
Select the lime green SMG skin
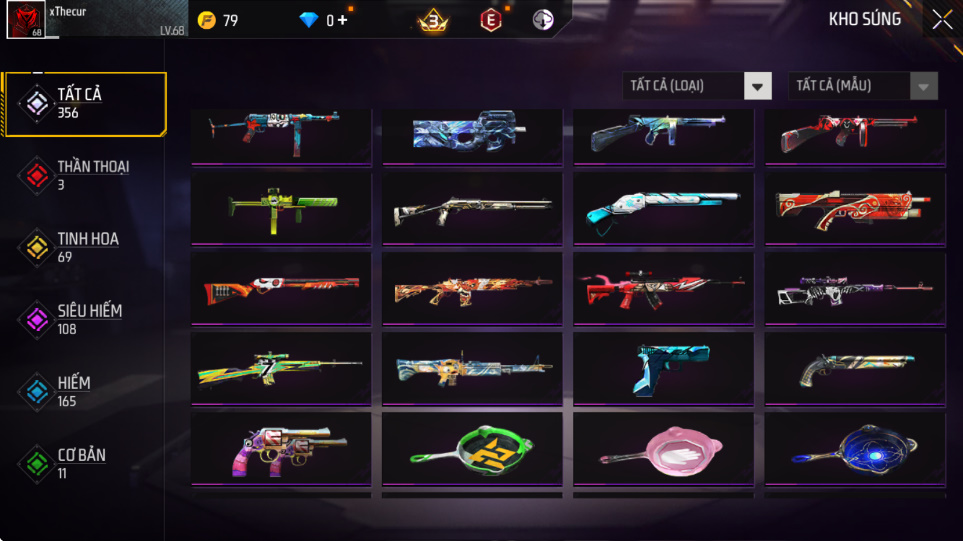[x=281, y=208]
